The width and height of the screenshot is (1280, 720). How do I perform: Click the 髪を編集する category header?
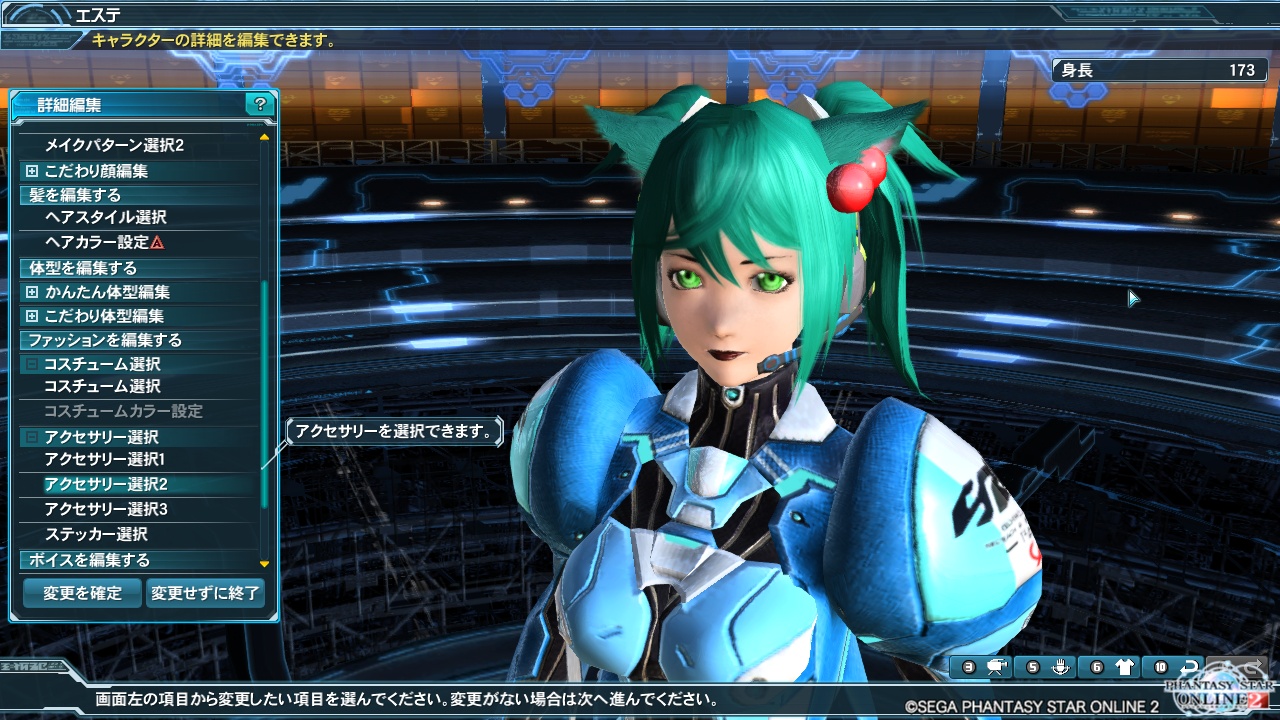[x=75, y=195]
